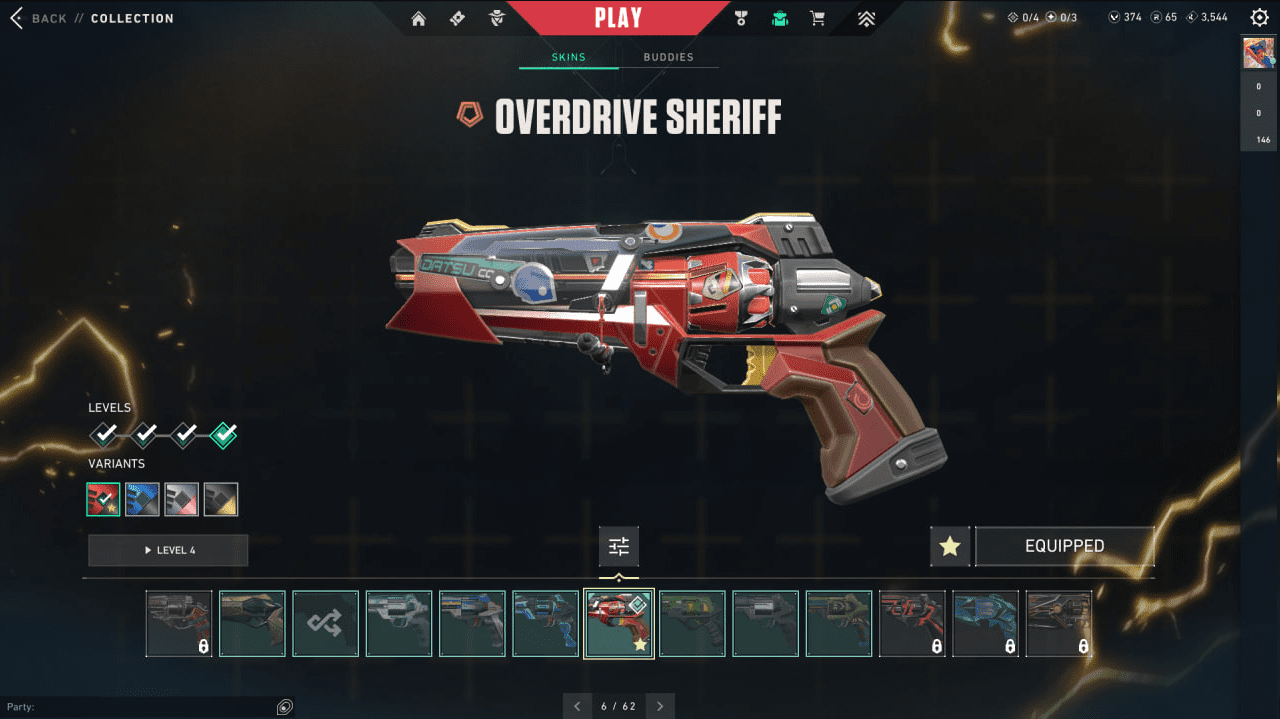Screen dimensions: 1280x719
Task: Open the home icon in top navigation
Action: pos(418,18)
